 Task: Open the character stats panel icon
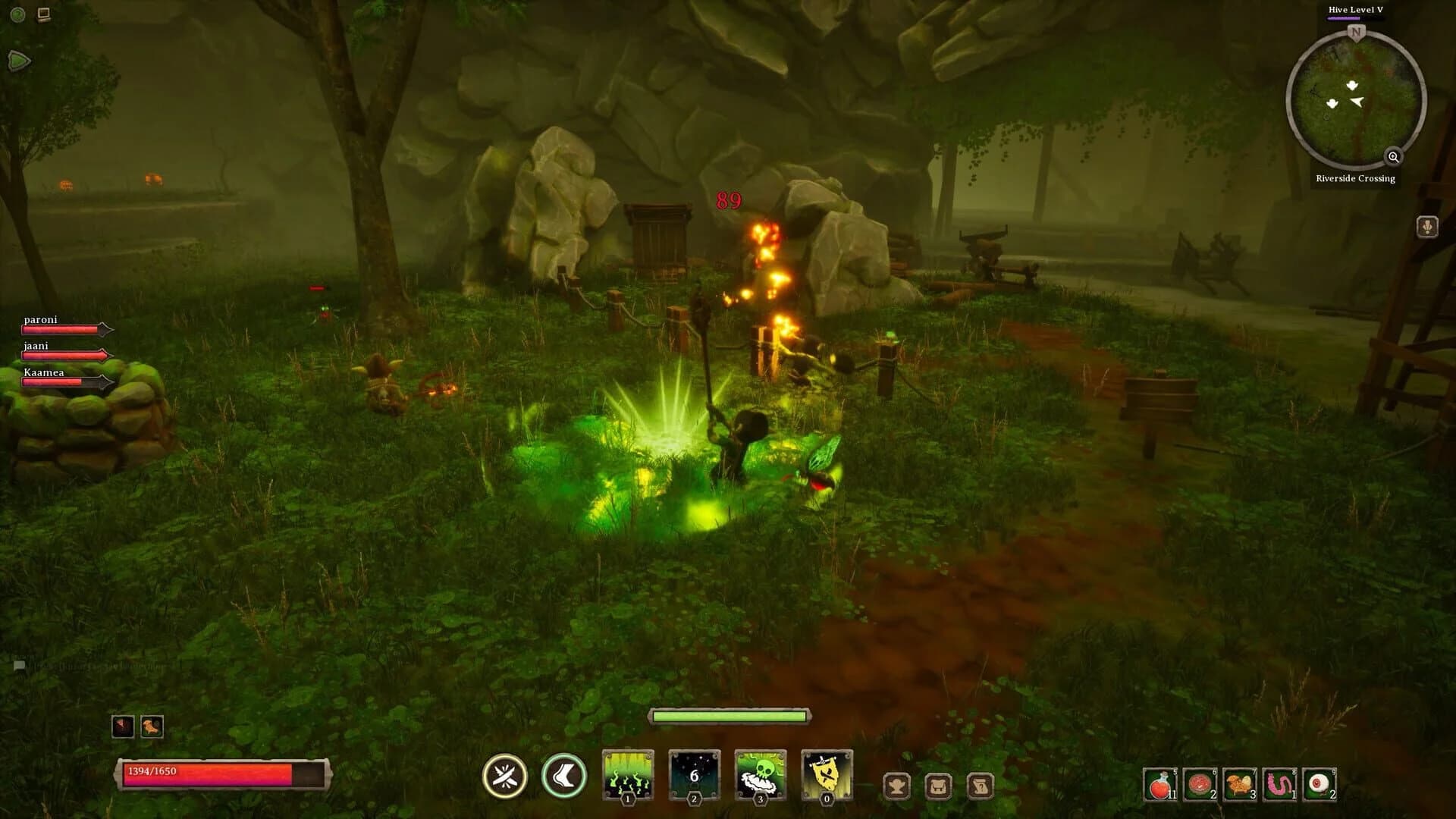click(x=897, y=786)
